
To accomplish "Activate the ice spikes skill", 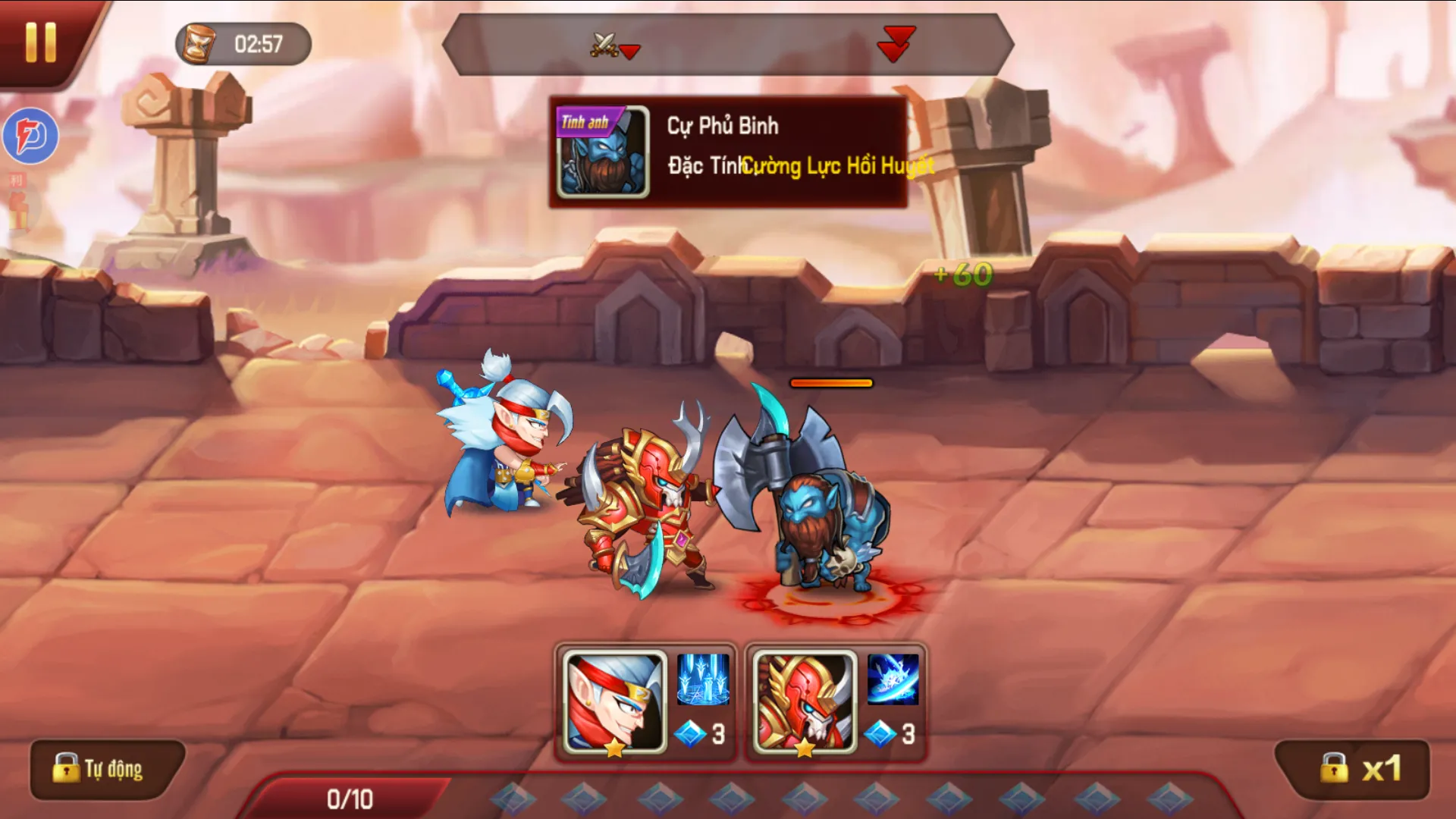I will [702, 679].
